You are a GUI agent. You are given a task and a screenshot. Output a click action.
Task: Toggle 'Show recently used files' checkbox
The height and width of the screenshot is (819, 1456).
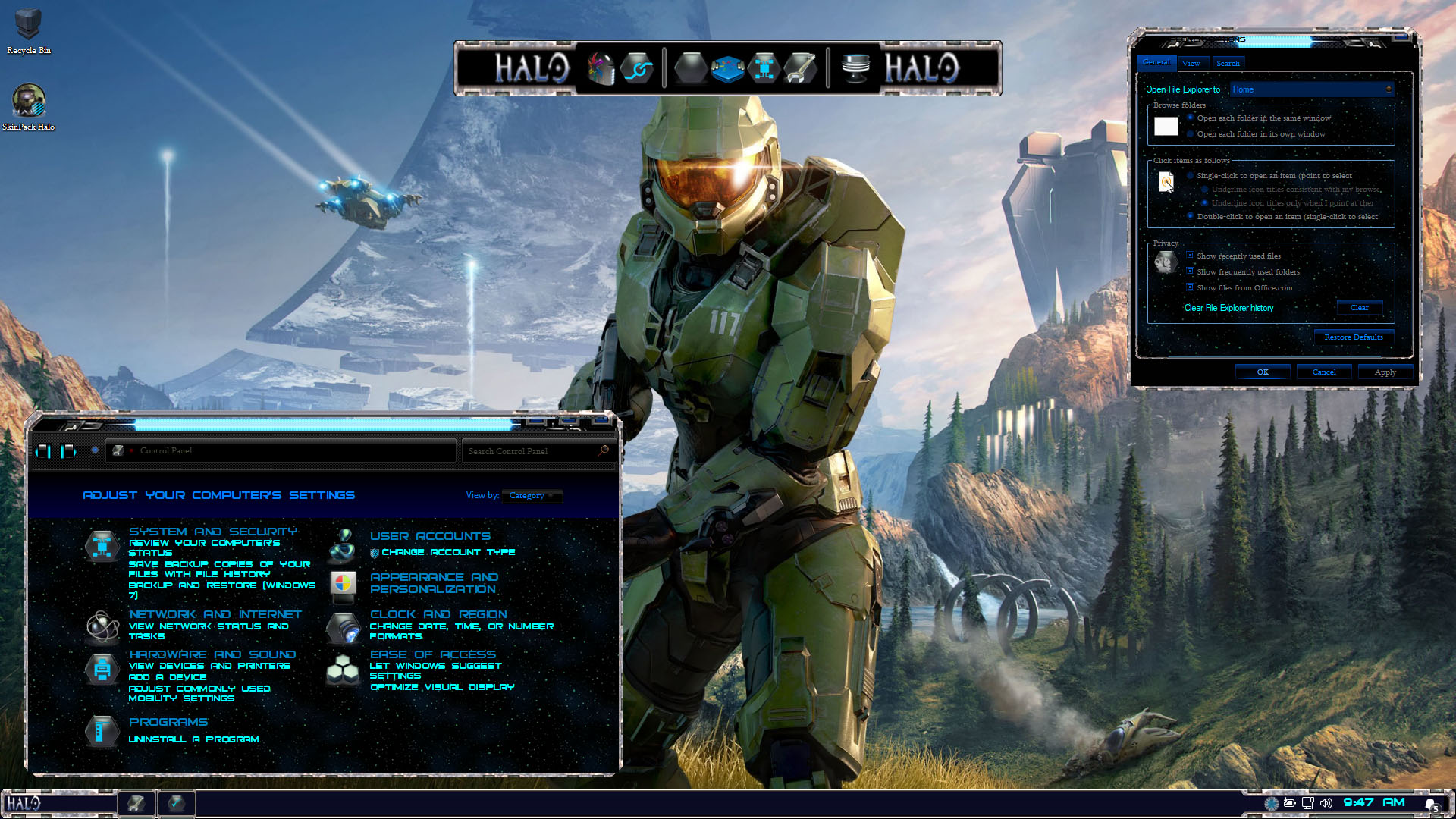(x=1191, y=256)
